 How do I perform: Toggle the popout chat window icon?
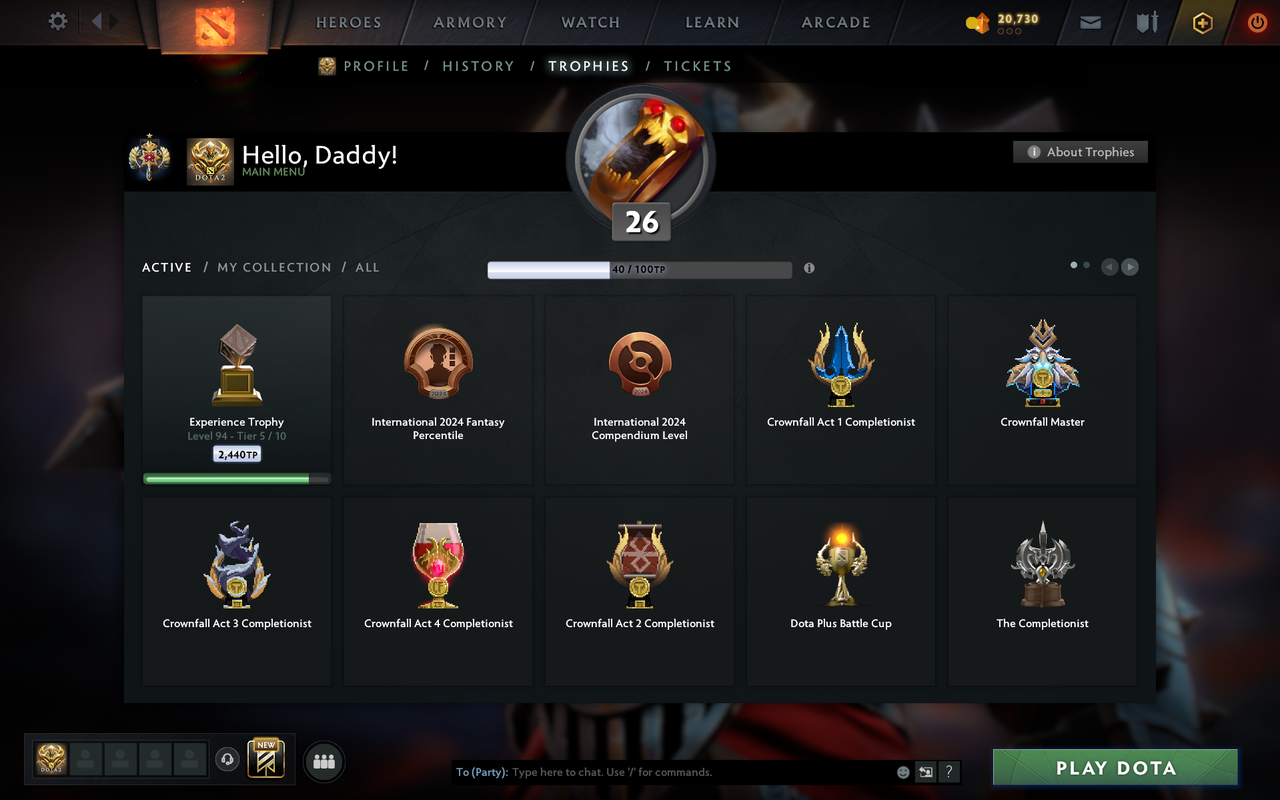pyautogui.click(x=925, y=772)
